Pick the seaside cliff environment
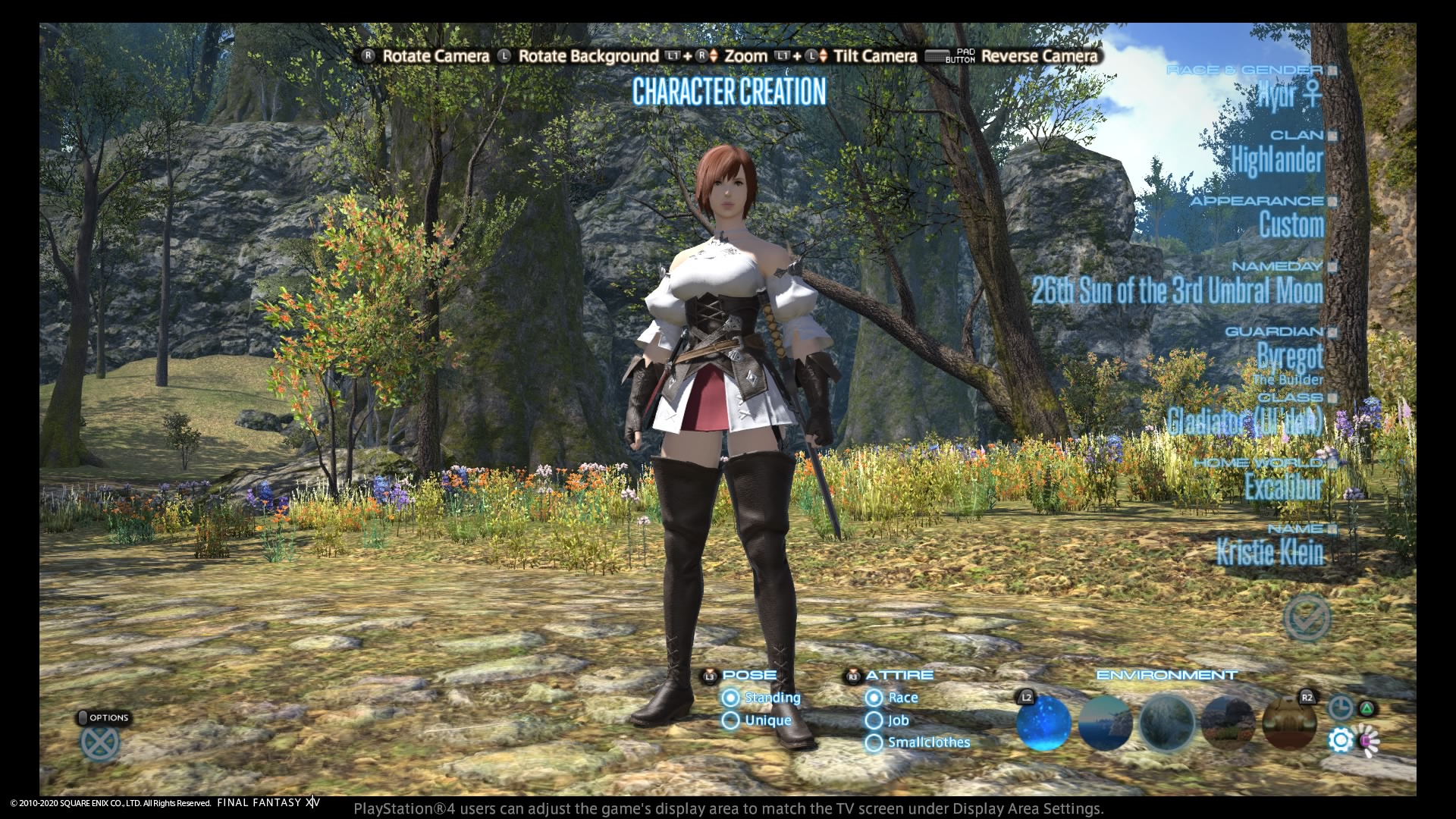Image resolution: width=1456 pixels, height=819 pixels. [1105, 723]
